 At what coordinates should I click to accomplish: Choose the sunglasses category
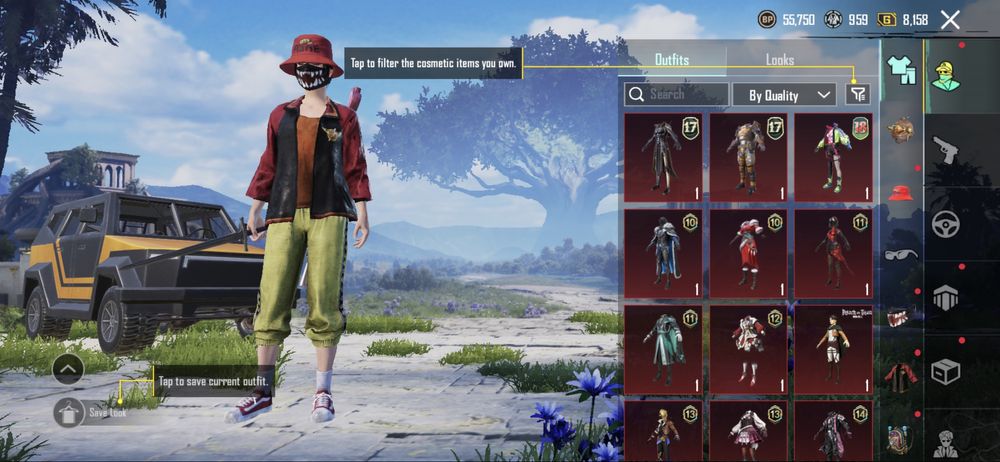point(901,254)
